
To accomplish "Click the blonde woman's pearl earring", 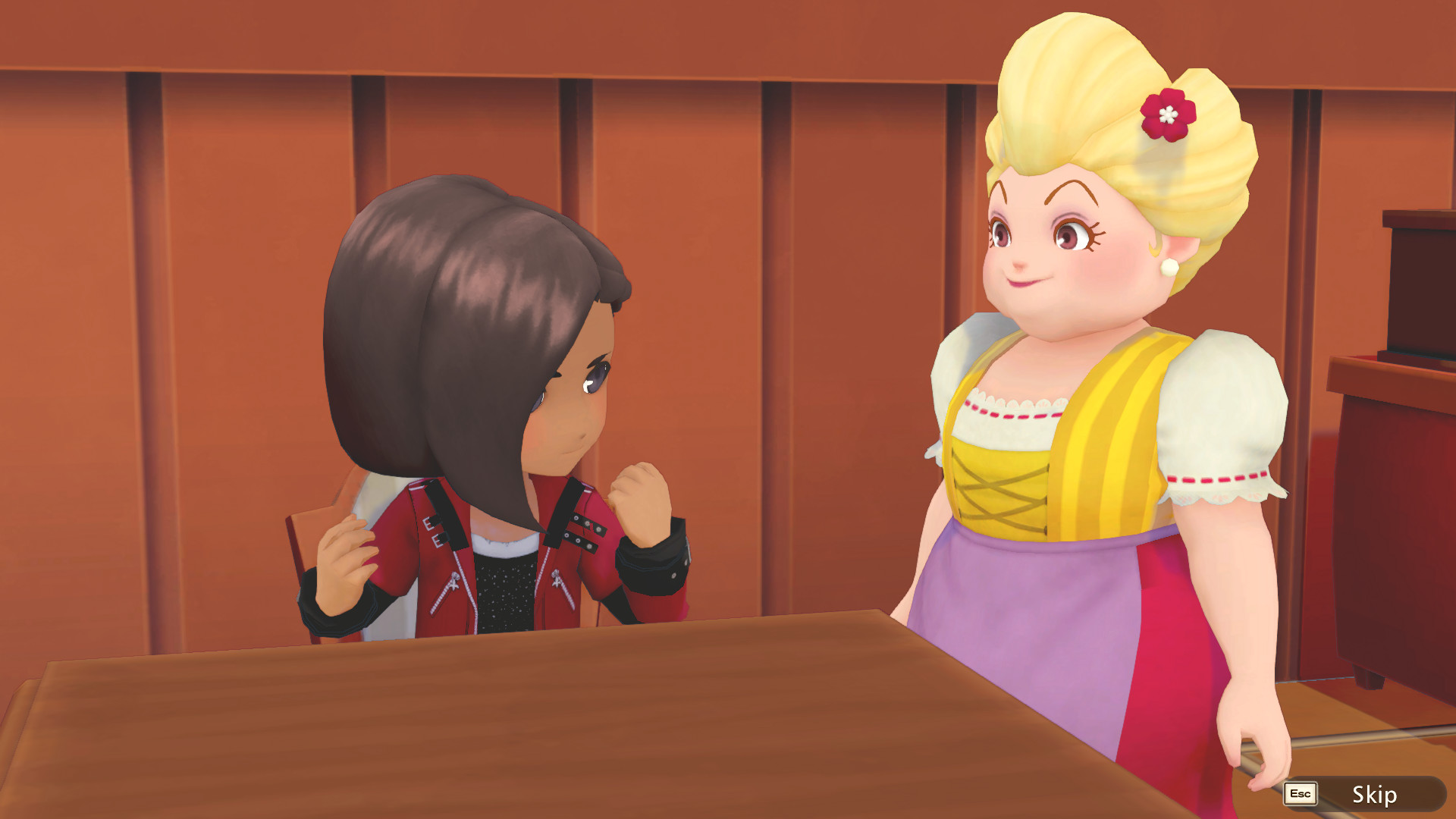I will (x=1170, y=269).
